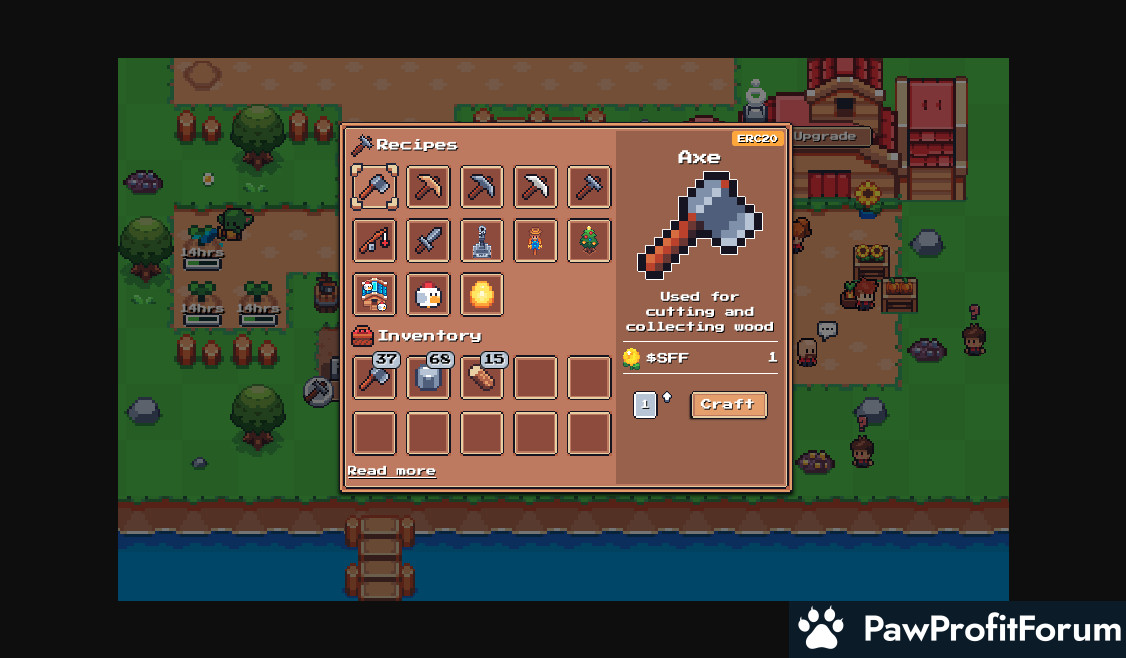1126x658 pixels.
Task: Choose the fishing rod recipe
Action: (374, 241)
